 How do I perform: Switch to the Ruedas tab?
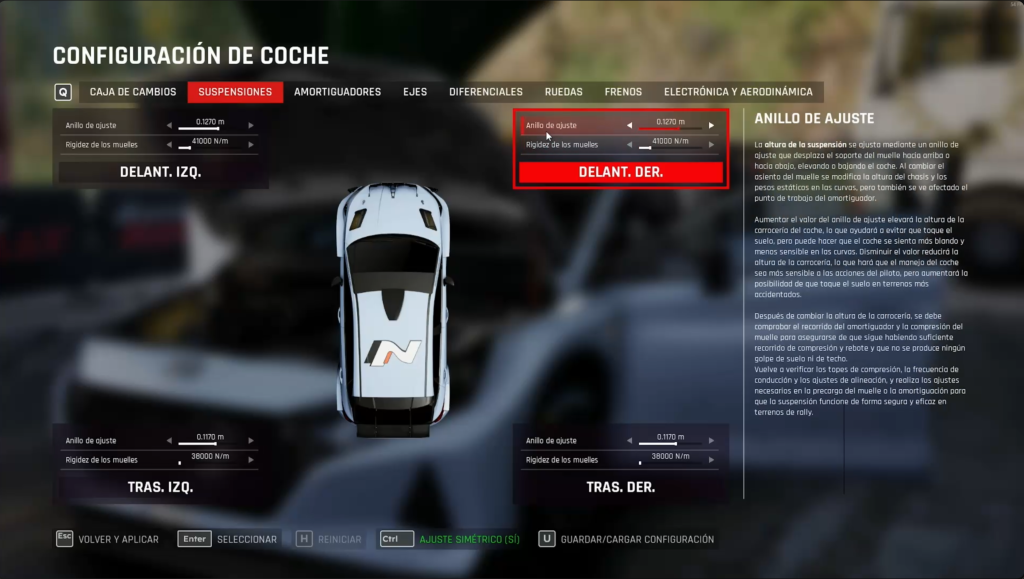[x=564, y=92]
